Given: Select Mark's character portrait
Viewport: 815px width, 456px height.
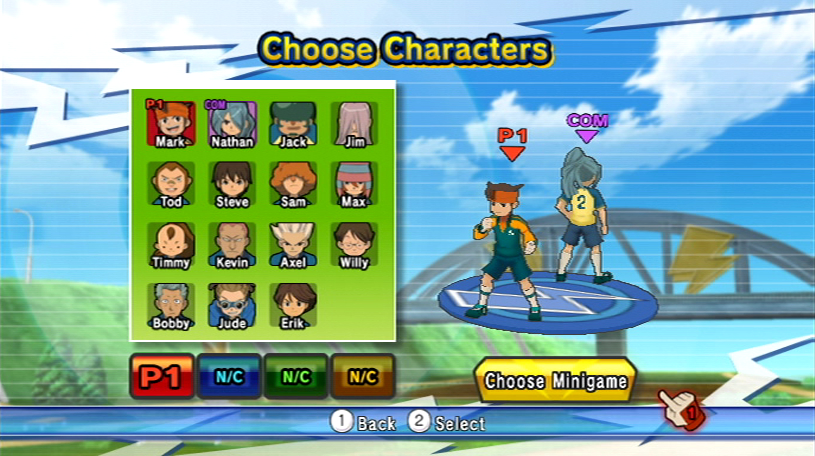Looking at the screenshot, I should (171, 122).
